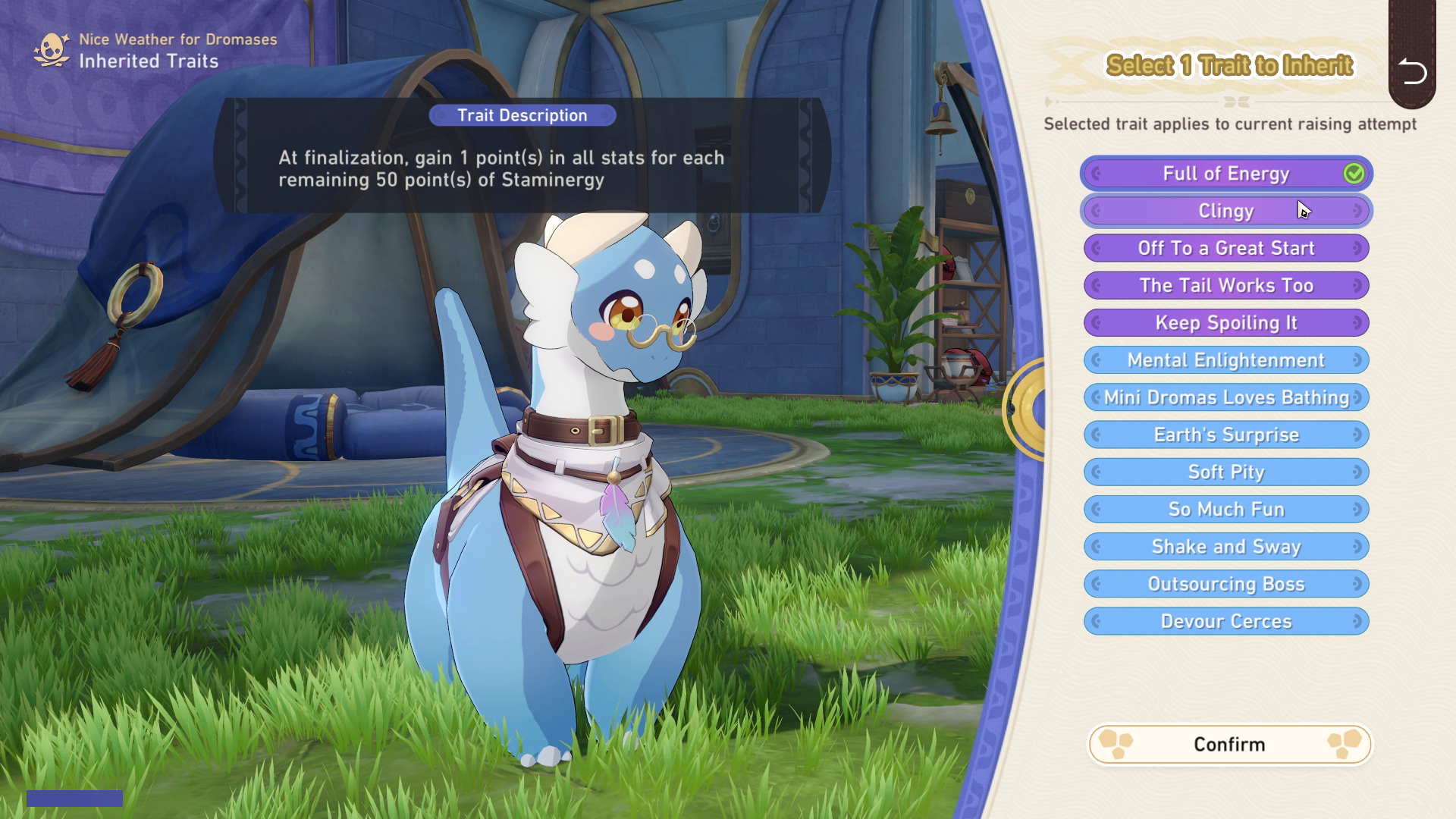Choose the Earth's Surprise trait
Screen dimensions: 1456x819
(x=1225, y=435)
